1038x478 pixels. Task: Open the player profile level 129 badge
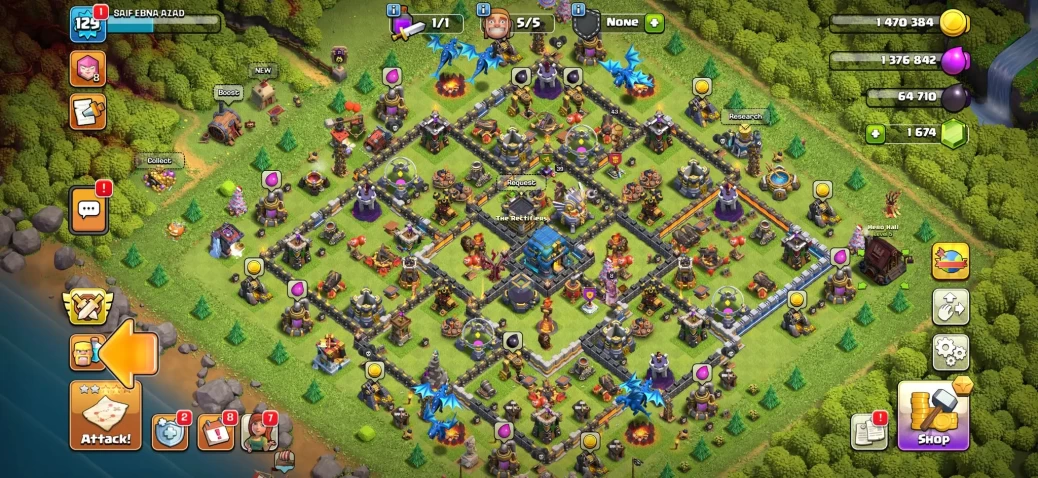click(x=88, y=24)
